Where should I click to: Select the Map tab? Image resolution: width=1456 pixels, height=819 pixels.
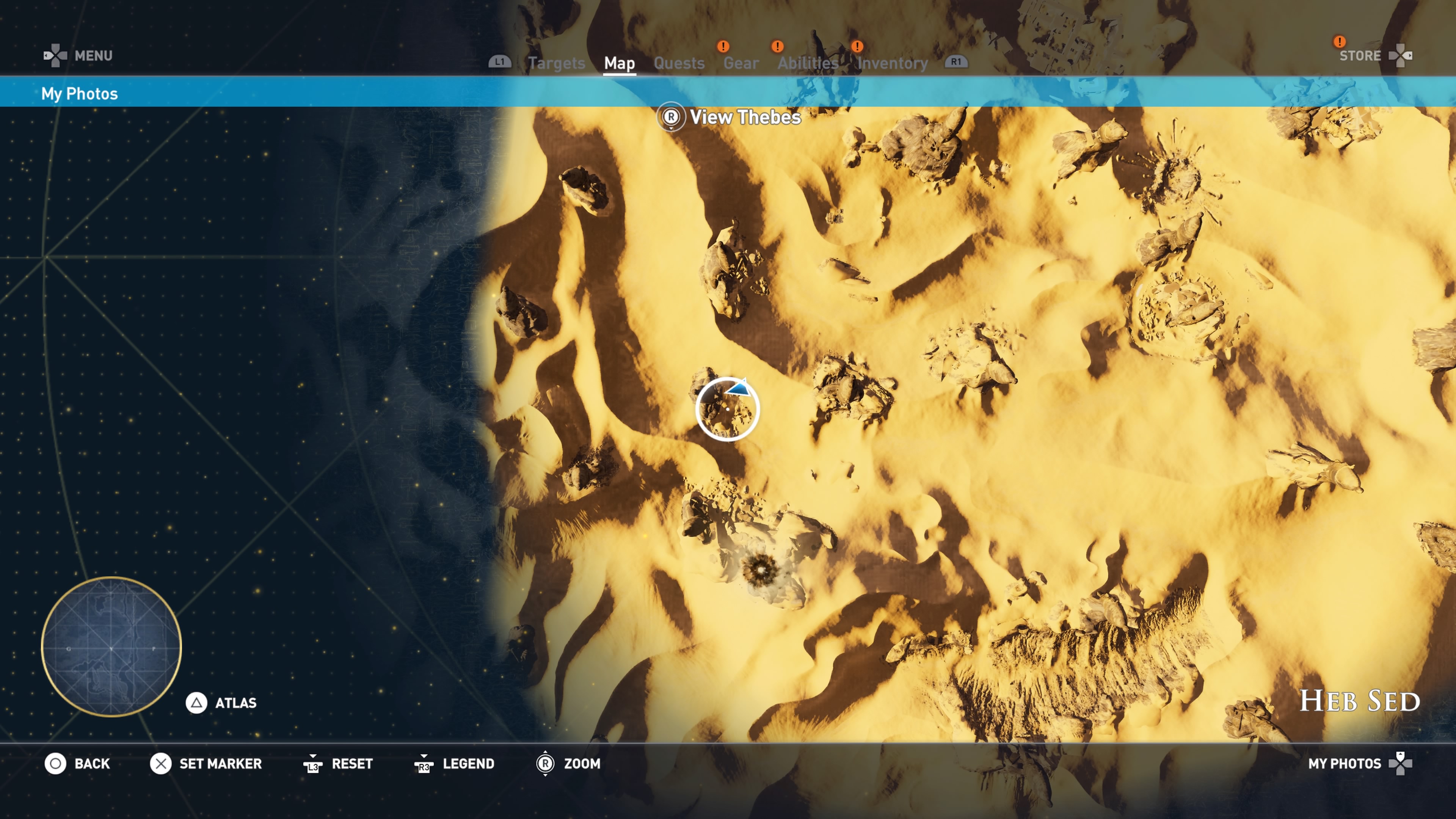click(620, 63)
